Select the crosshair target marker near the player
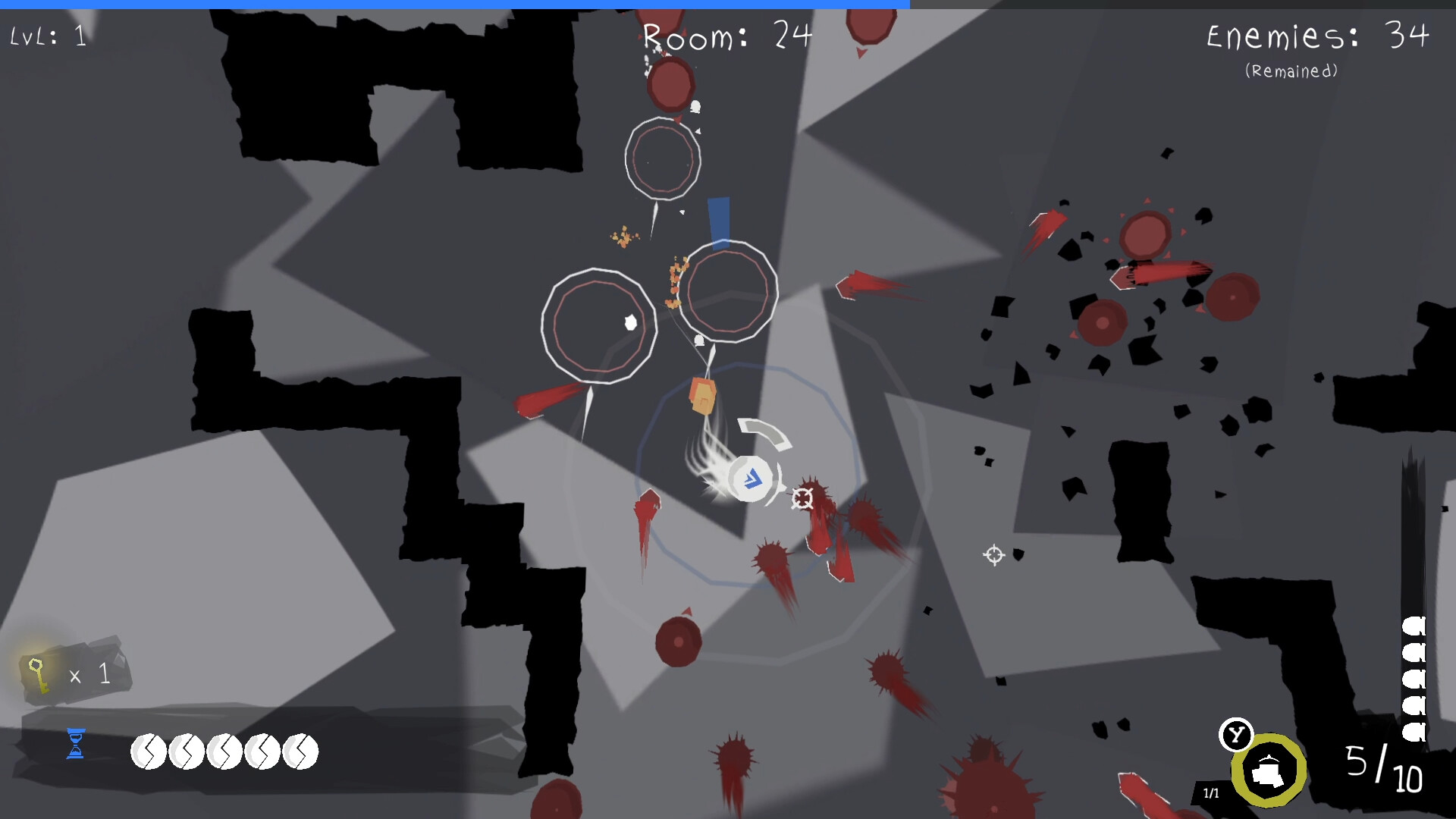The image size is (1456, 819). coord(802,499)
